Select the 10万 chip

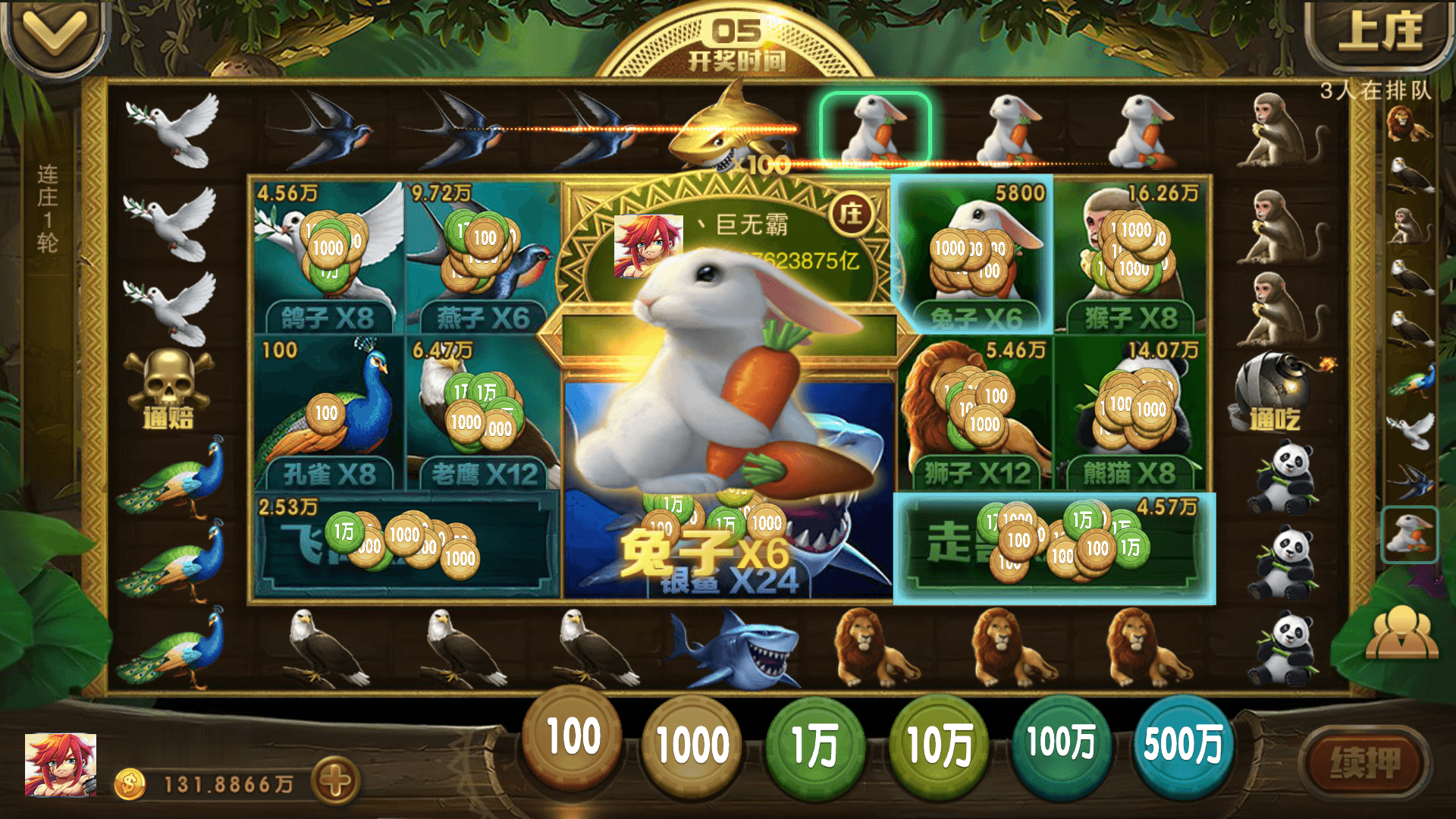(939, 745)
